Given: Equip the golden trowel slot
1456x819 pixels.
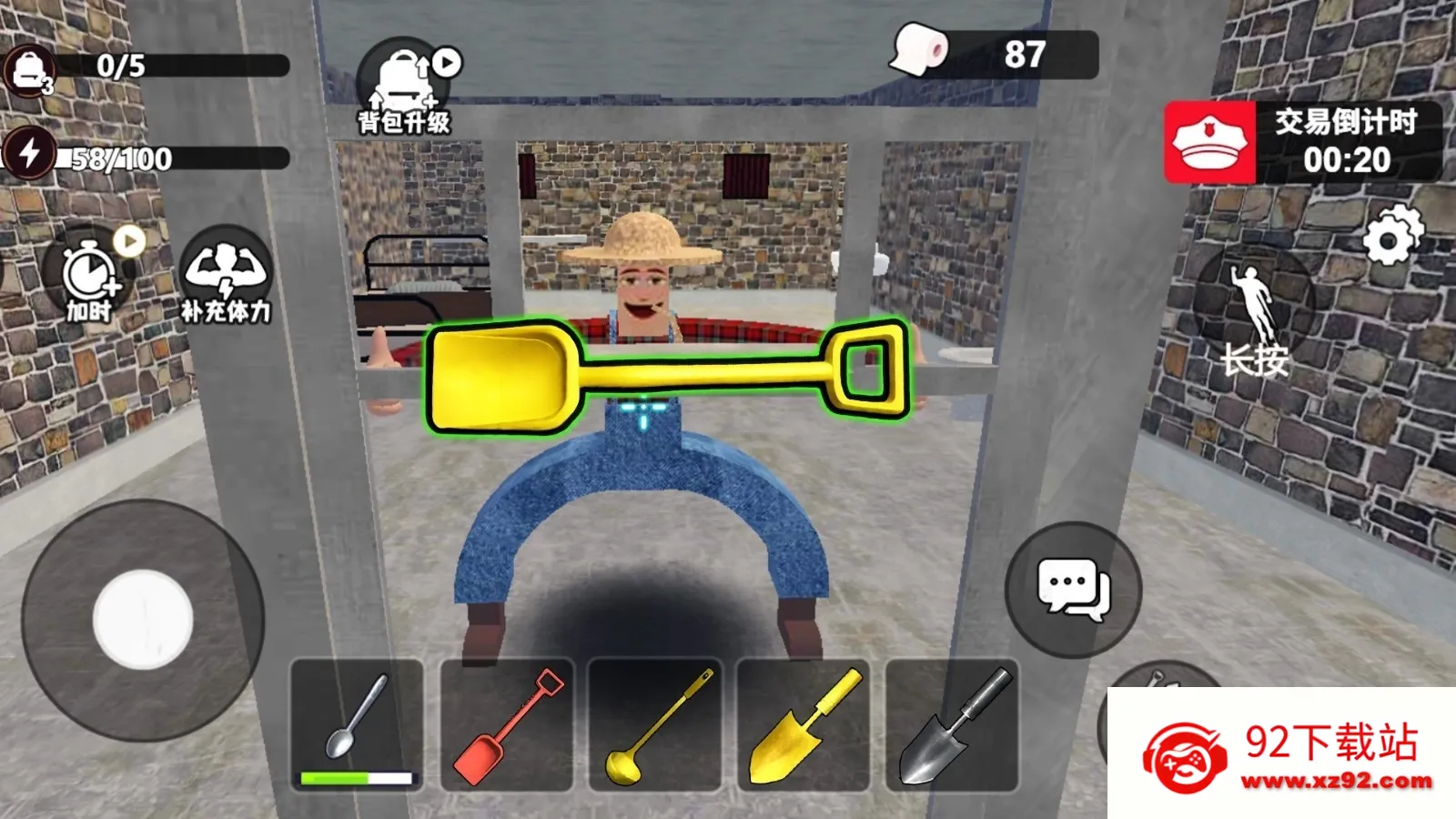Looking at the screenshot, I should coord(804,725).
